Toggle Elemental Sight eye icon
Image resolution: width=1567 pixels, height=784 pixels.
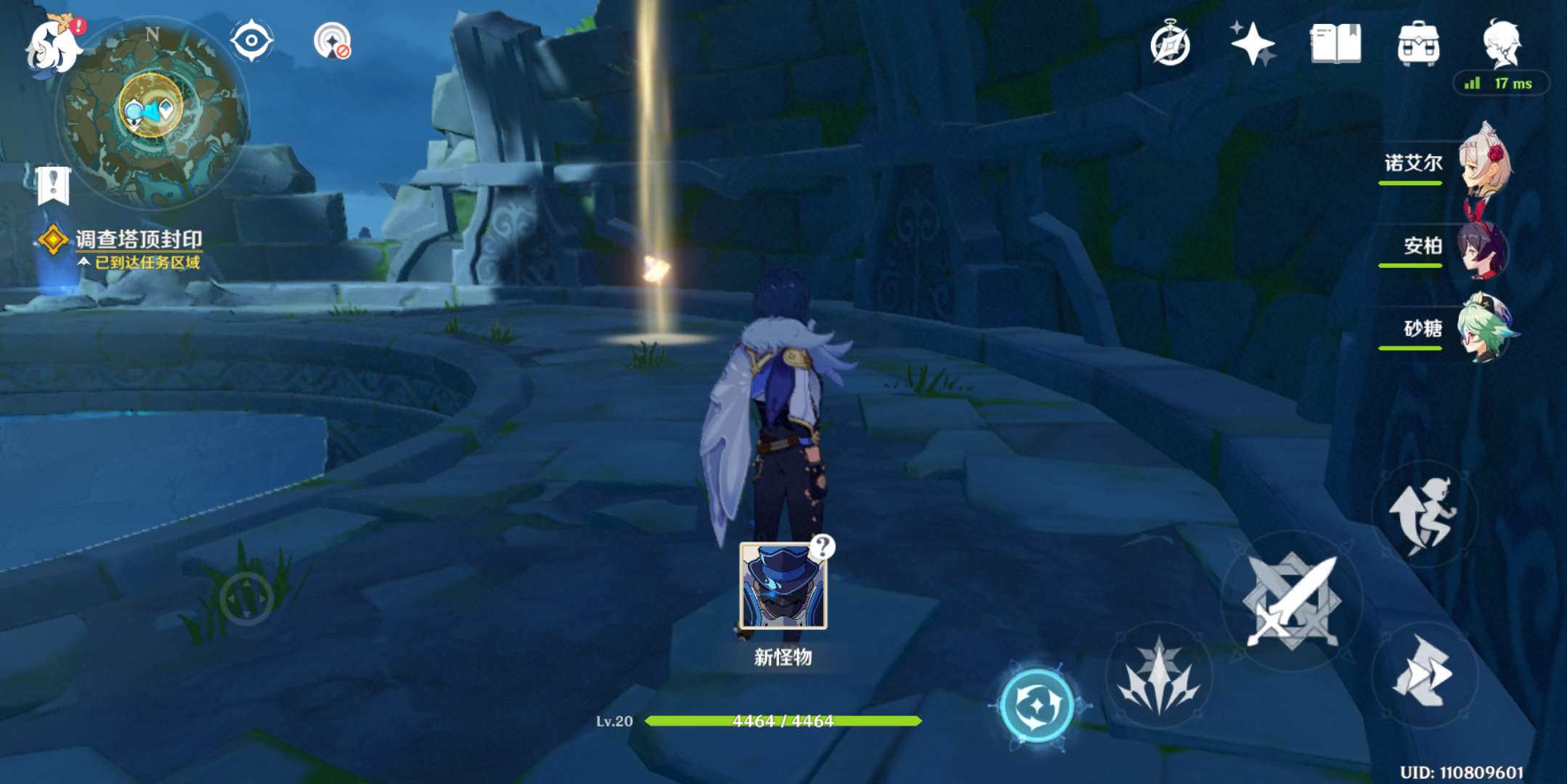[x=251, y=40]
